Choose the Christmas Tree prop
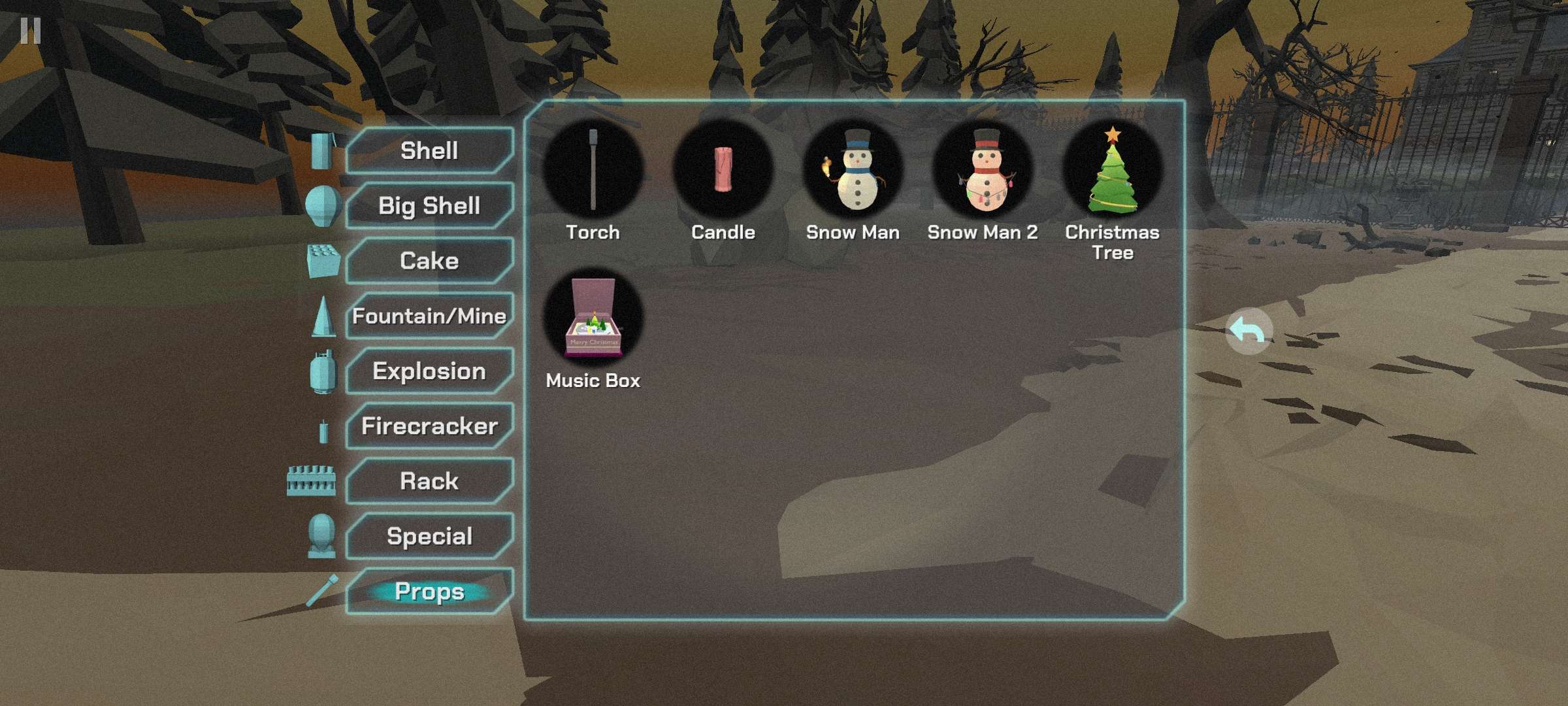Viewport: 1568px width, 706px height. [1112, 171]
